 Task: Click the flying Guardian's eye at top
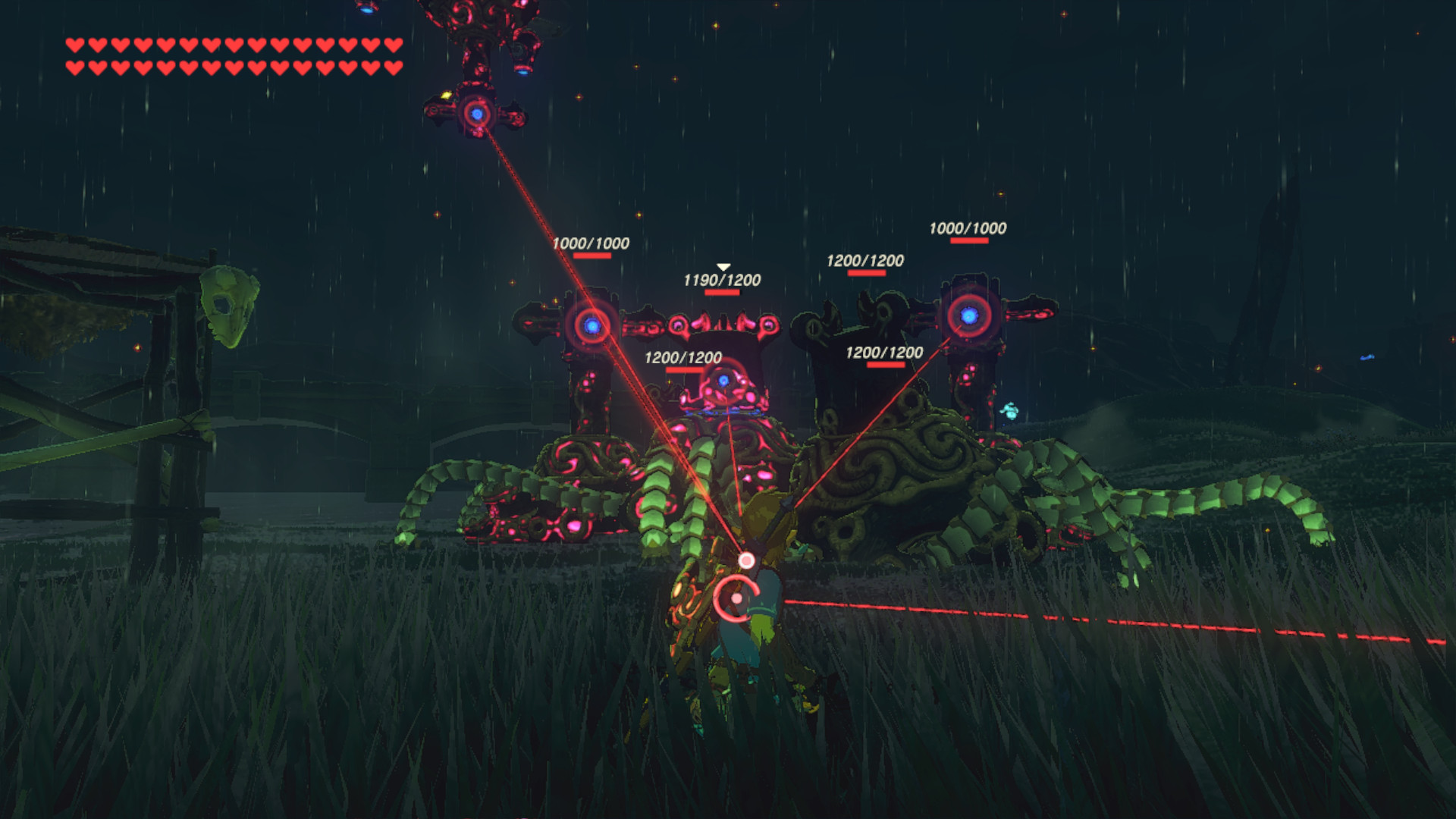[476, 112]
